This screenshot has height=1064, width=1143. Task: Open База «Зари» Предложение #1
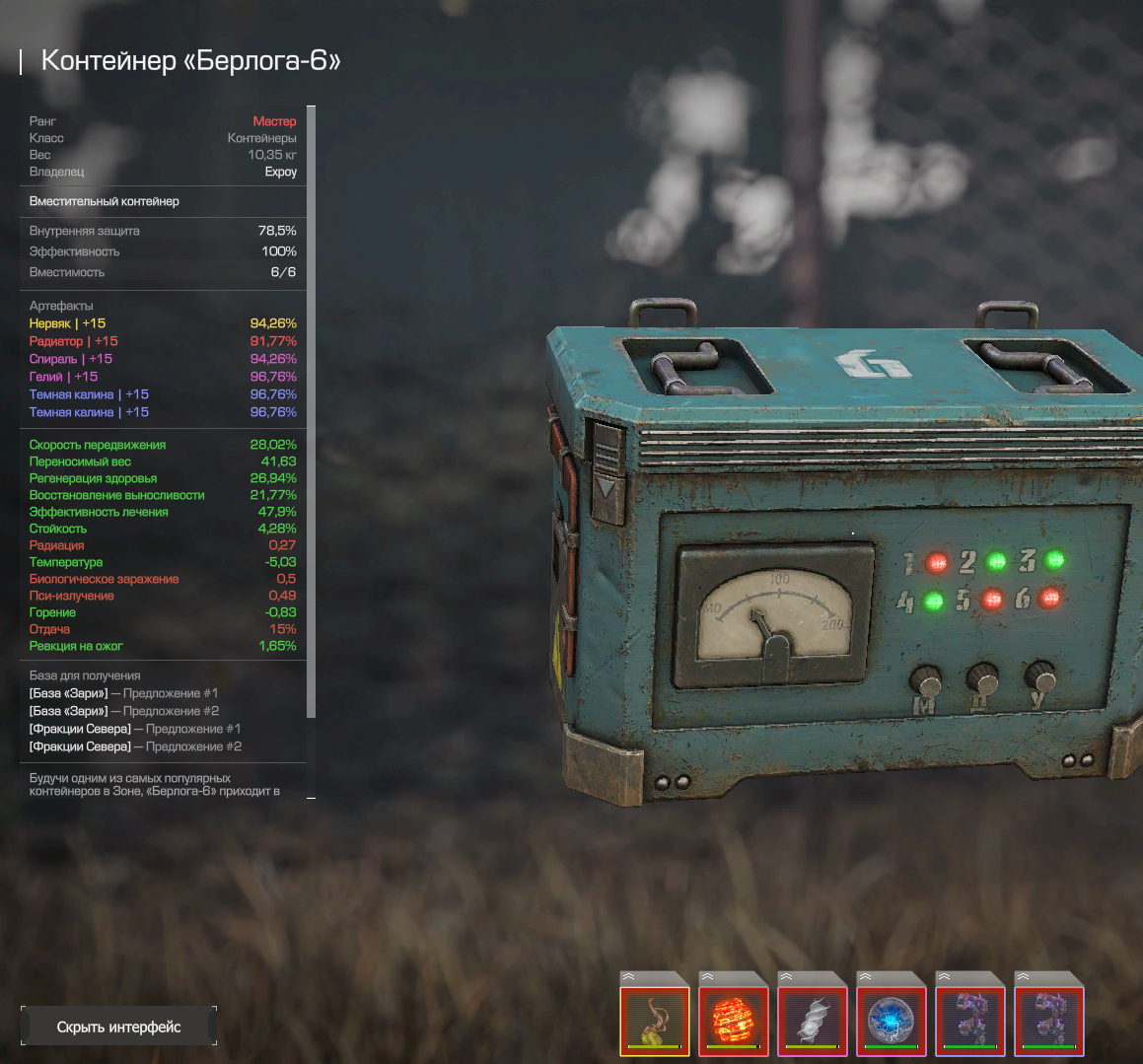click(123, 693)
